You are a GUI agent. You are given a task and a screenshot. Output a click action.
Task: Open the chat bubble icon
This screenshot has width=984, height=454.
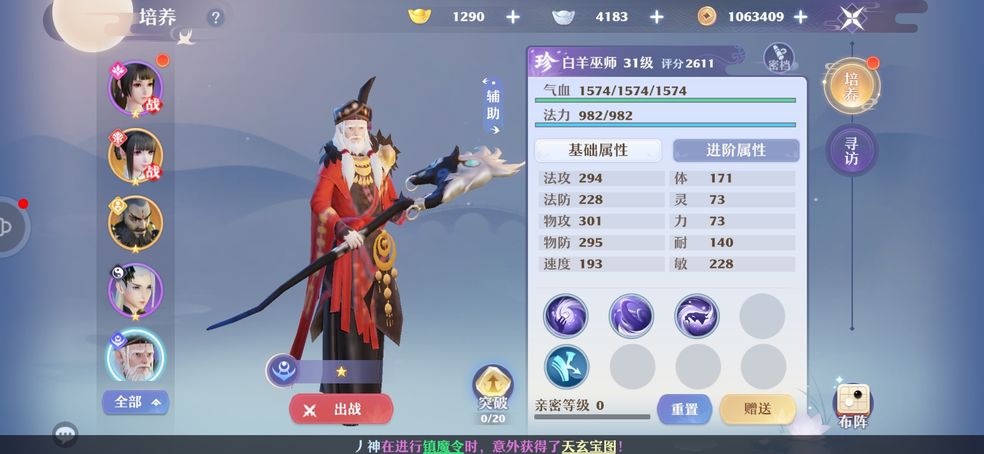click(66, 435)
